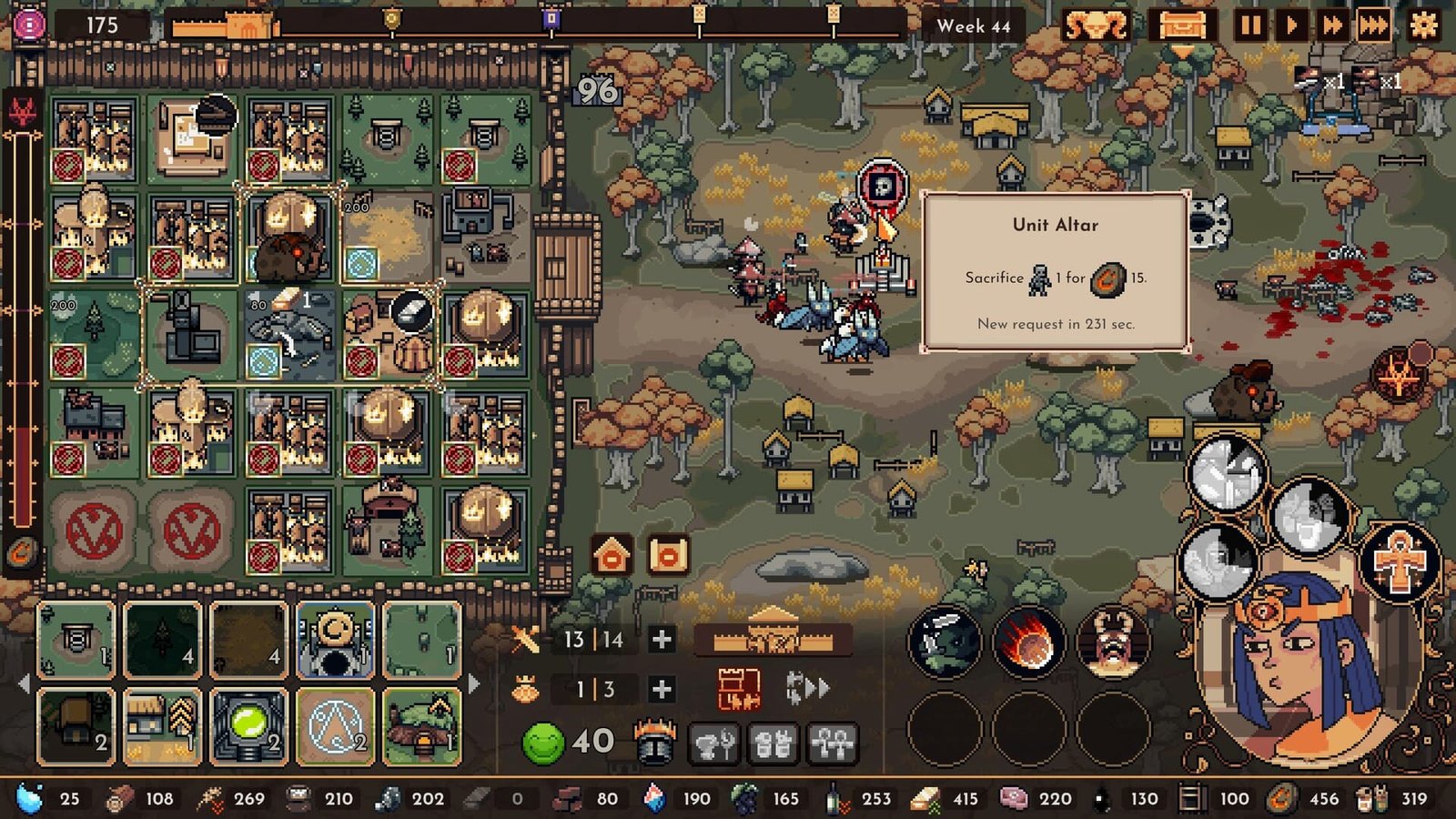Click the orange house button
Image resolution: width=1456 pixels, height=819 pixels.
click(x=612, y=554)
